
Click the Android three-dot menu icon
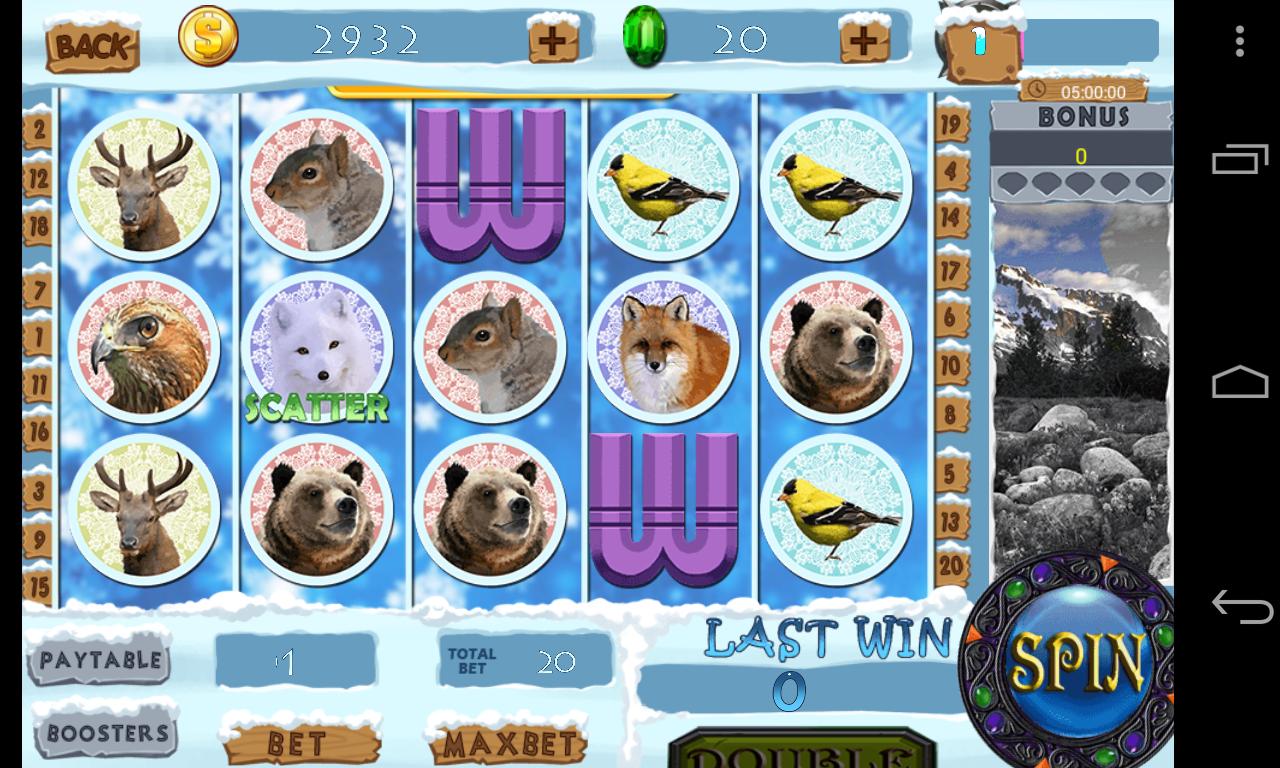(1239, 42)
